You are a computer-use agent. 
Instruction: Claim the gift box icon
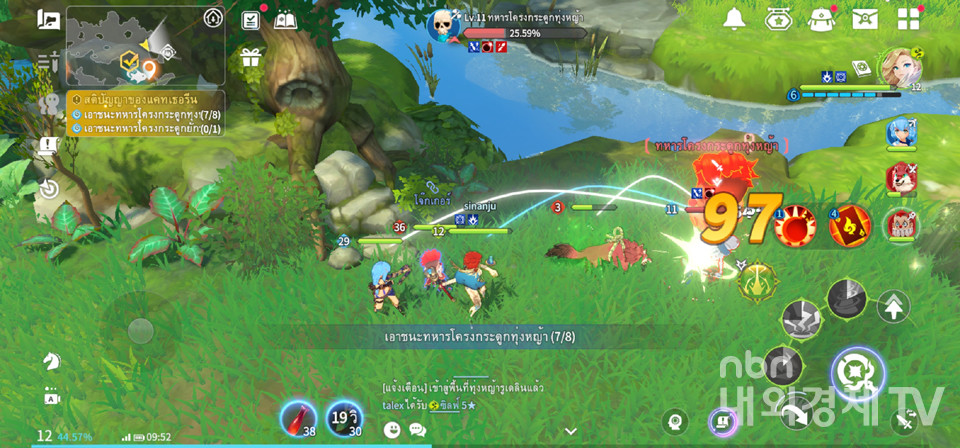tap(250, 57)
